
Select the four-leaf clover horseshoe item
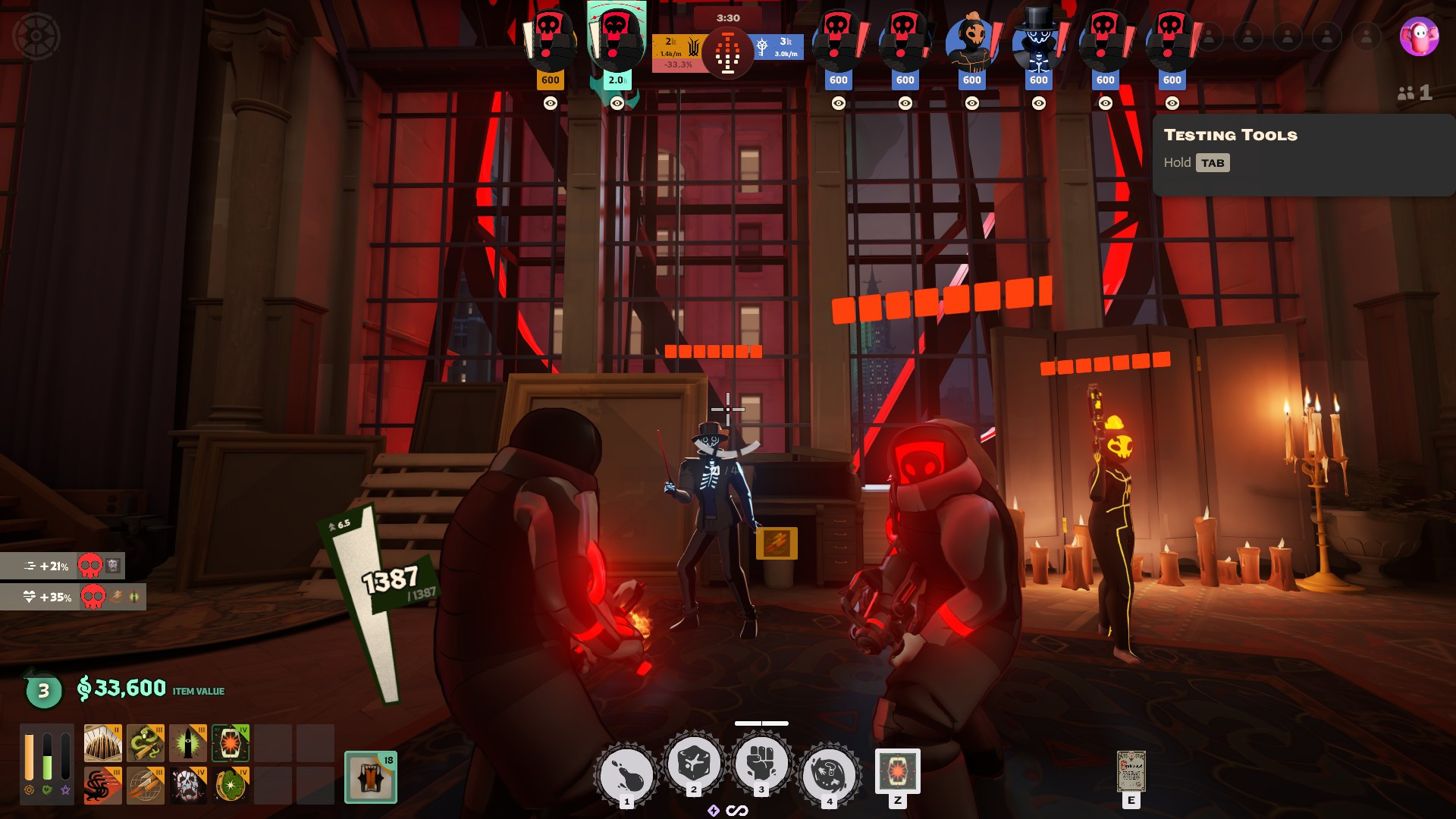point(231,786)
